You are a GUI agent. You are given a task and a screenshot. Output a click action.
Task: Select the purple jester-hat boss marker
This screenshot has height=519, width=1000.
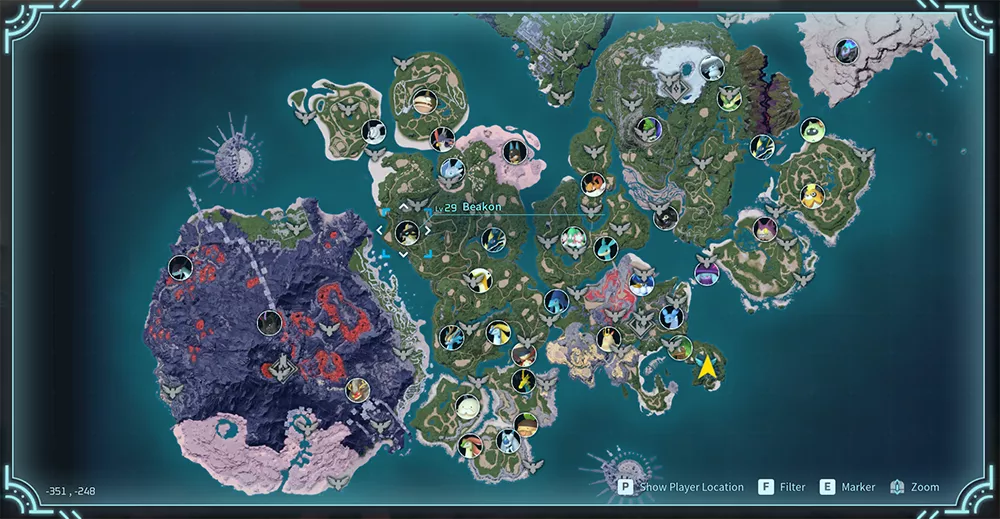coord(707,272)
